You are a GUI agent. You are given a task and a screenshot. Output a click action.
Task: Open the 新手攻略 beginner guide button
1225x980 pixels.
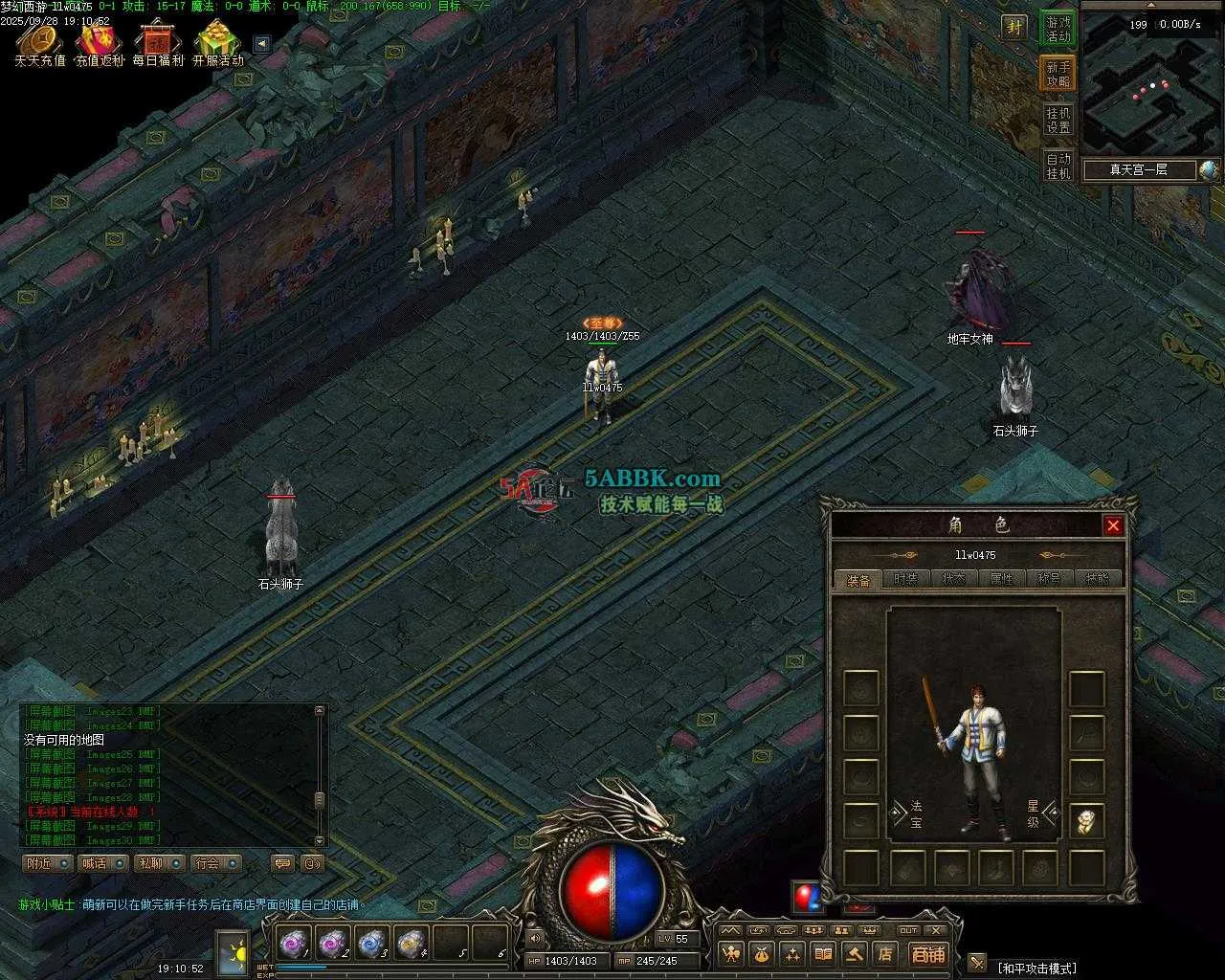coord(1058,74)
